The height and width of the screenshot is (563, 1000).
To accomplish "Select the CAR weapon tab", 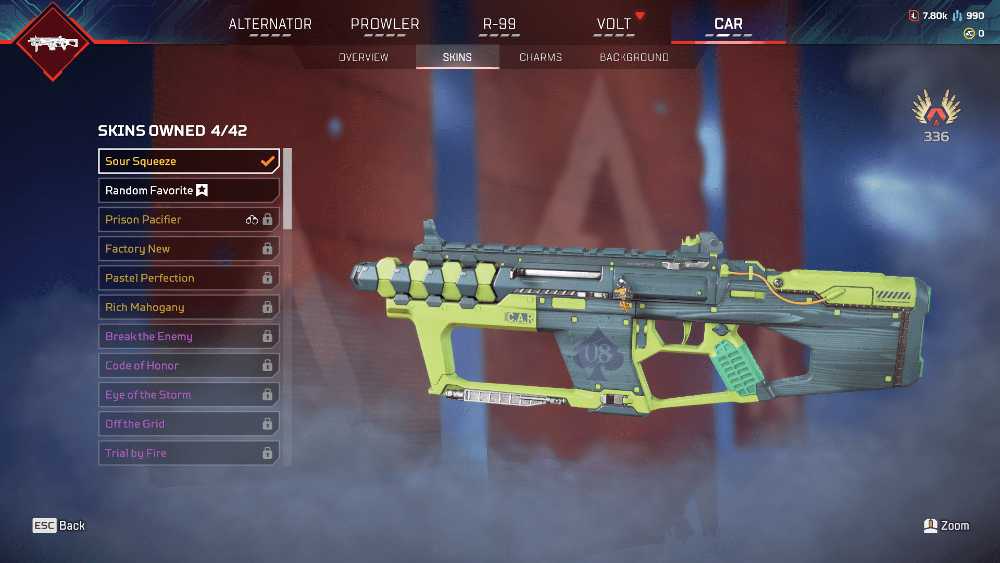I will pos(728,24).
